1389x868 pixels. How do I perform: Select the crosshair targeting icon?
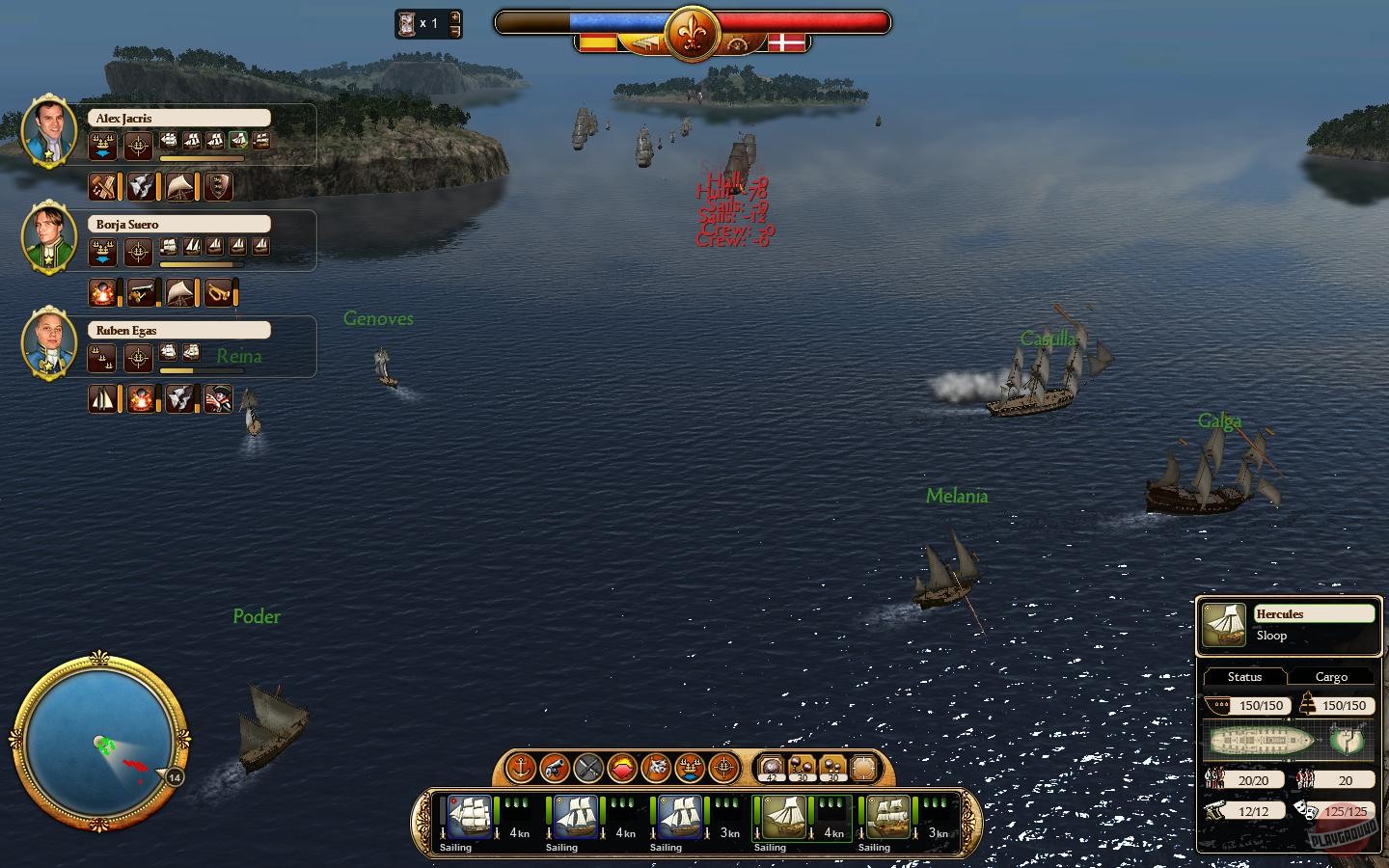point(725,769)
